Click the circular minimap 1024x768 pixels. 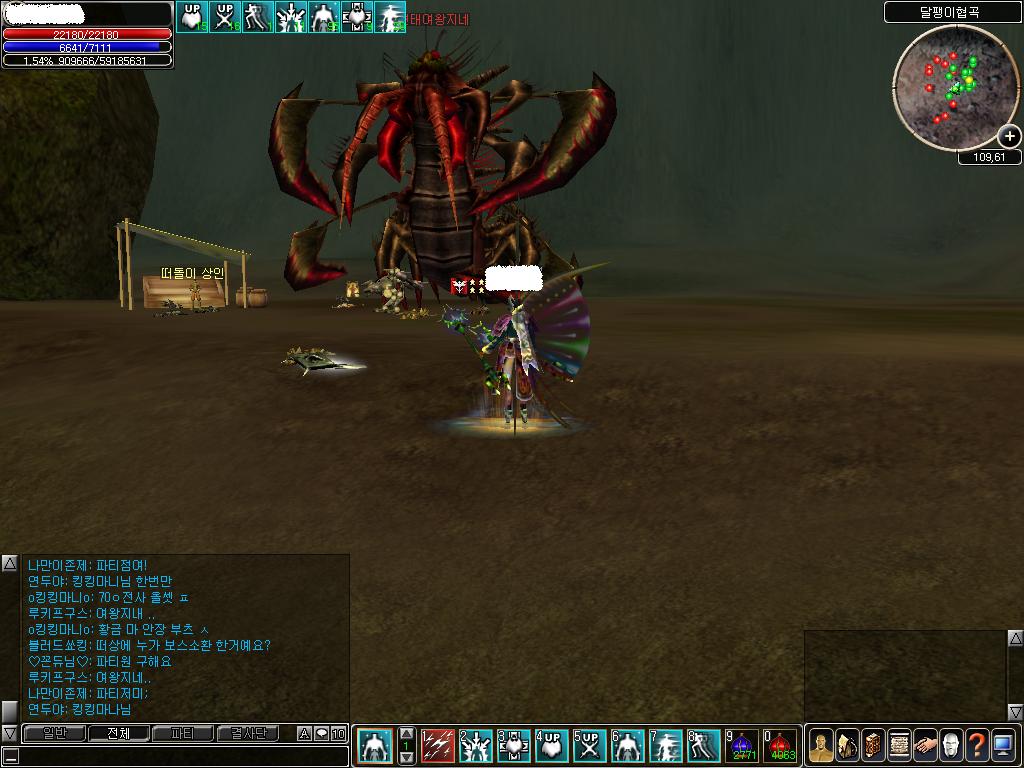coord(953,87)
